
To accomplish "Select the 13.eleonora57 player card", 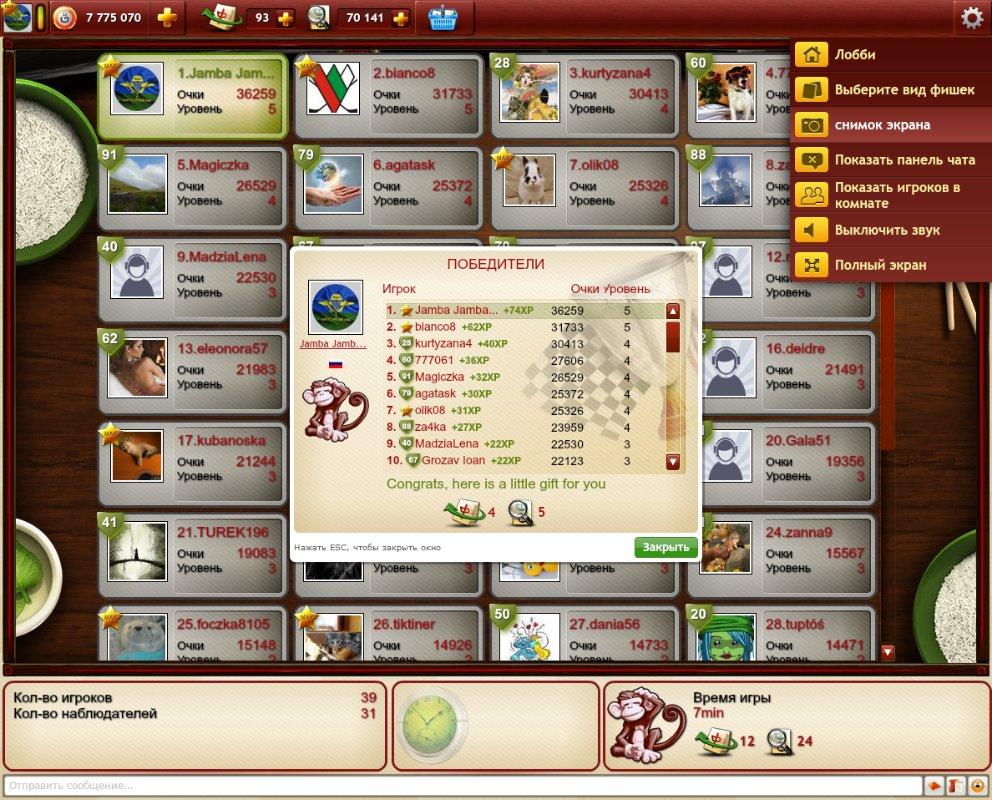I will tap(194, 367).
